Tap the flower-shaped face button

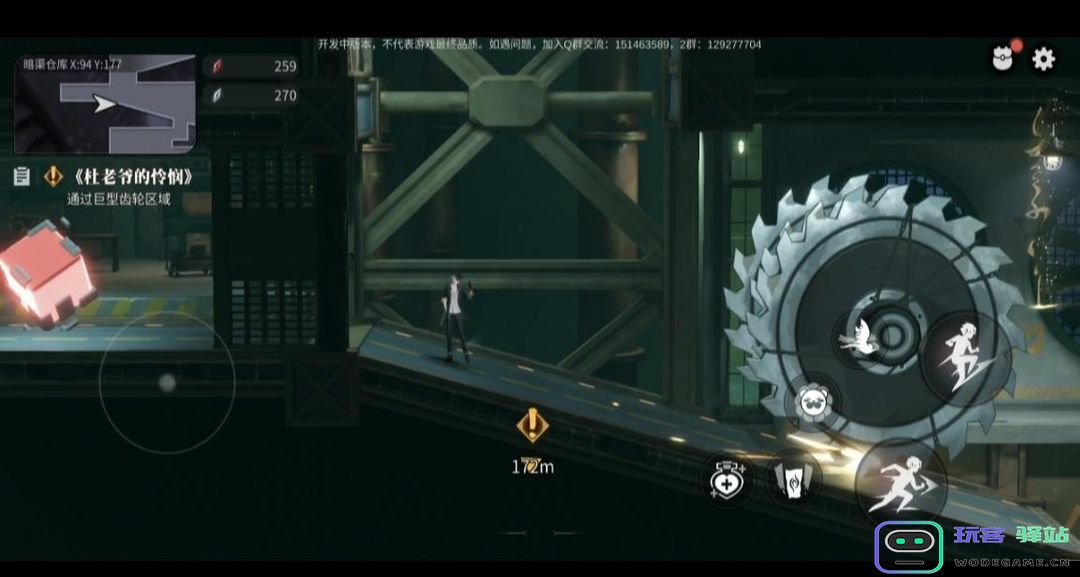click(814, 402)
